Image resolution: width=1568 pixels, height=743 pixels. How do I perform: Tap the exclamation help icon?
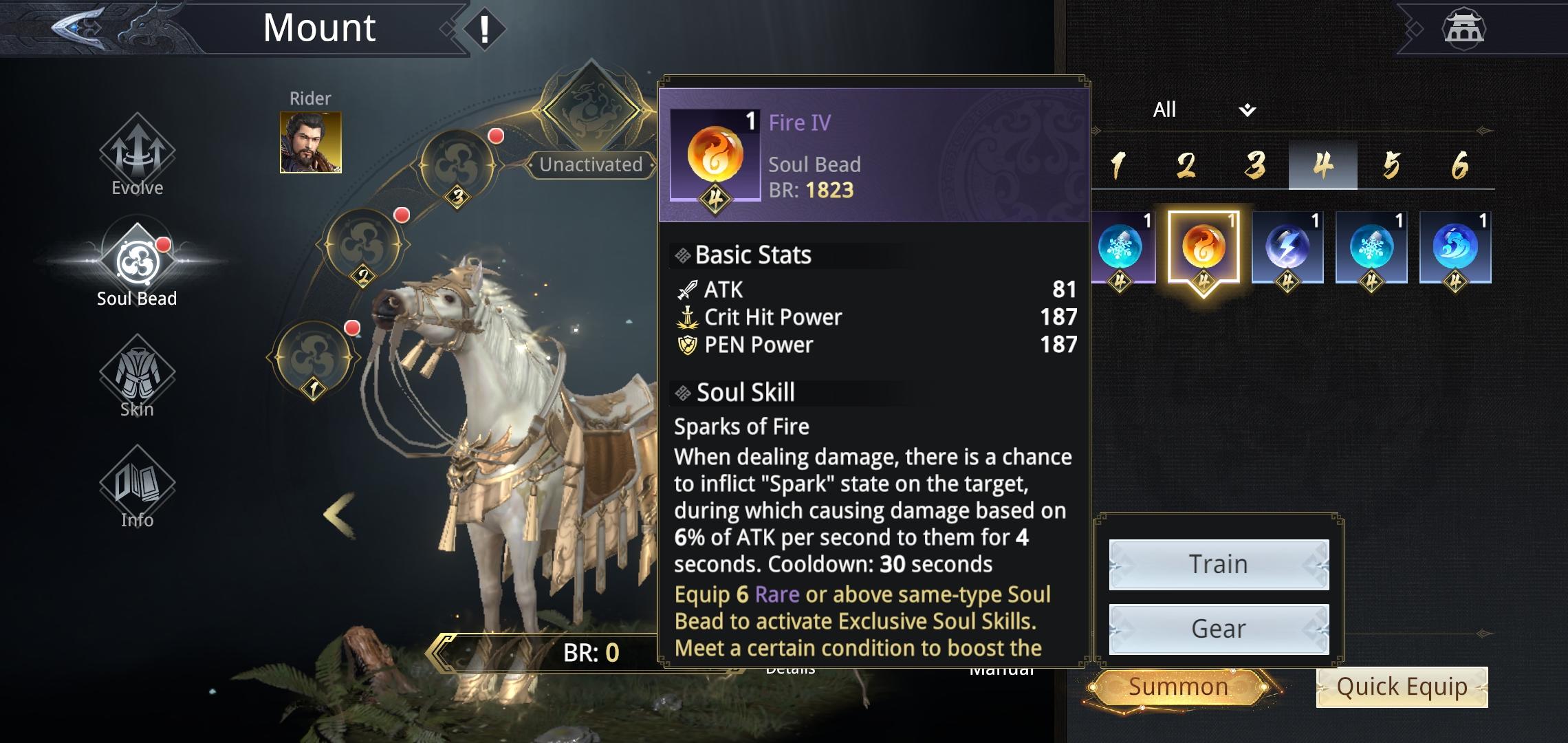click(484, 29)
